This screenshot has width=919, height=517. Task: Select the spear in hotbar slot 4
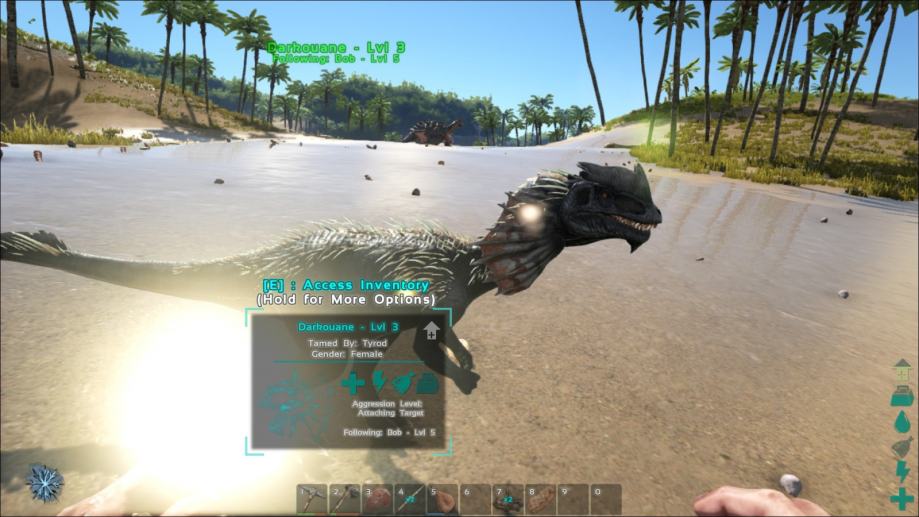(x=410, y=499)
